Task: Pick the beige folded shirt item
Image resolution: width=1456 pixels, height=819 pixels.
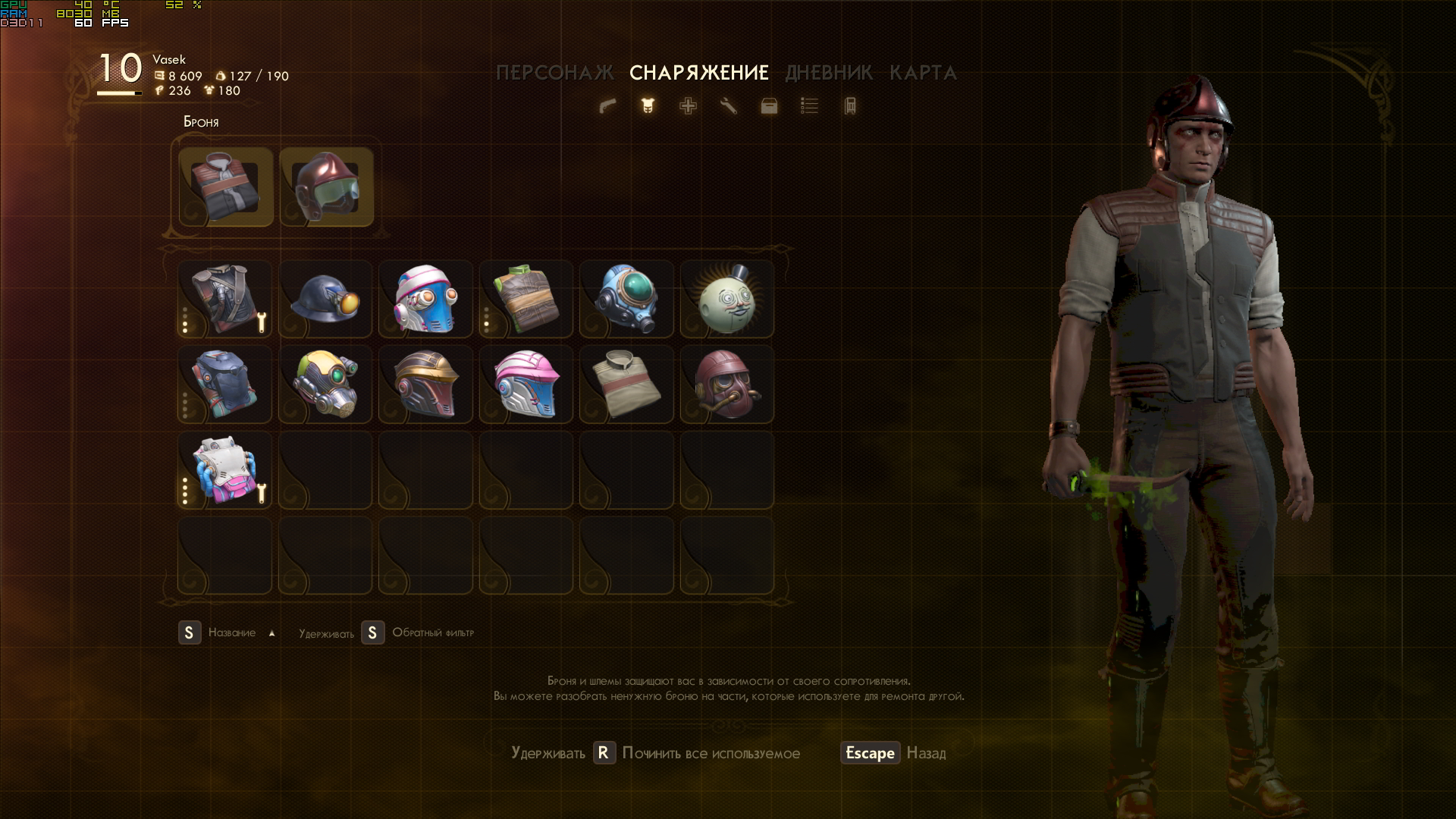Action: point(626,384)
